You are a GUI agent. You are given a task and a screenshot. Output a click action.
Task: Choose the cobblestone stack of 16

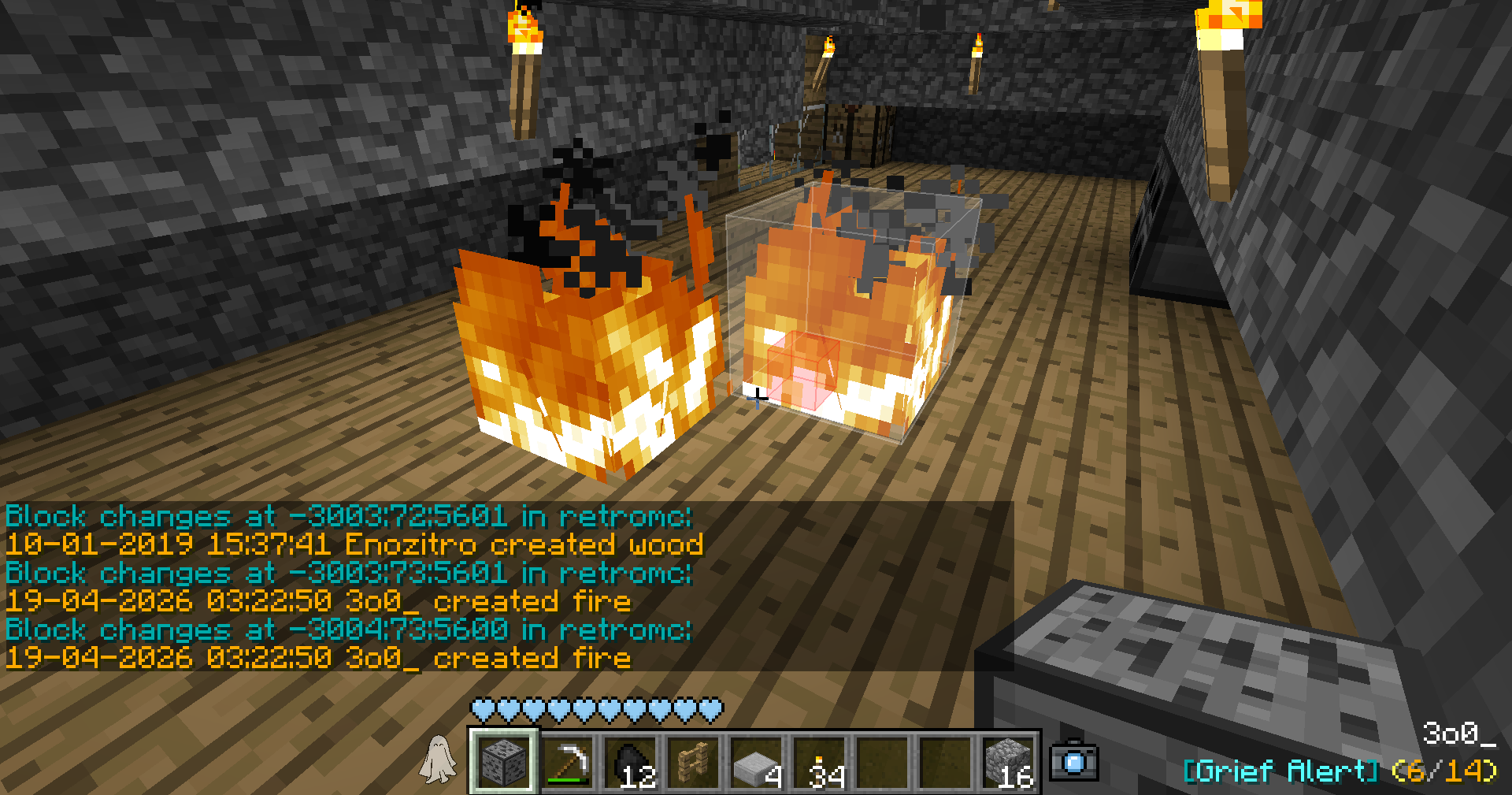[x=1008, y=762]
